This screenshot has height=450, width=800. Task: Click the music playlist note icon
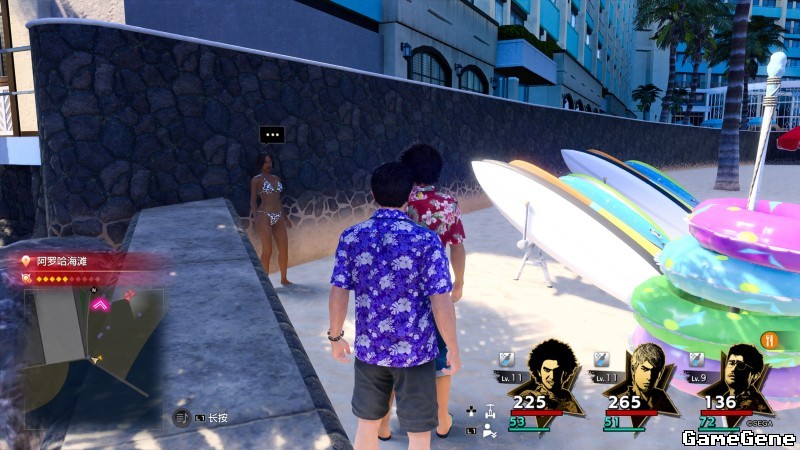click(182, 417)
